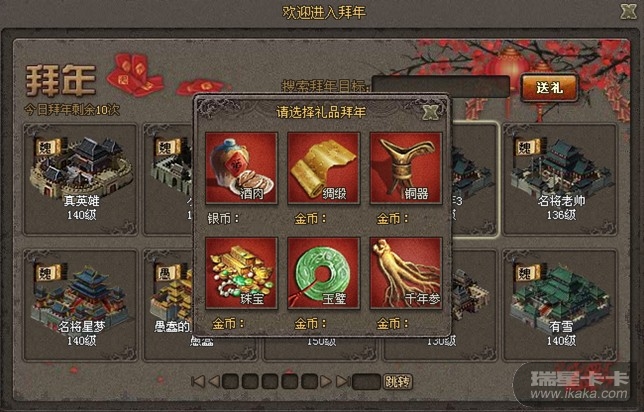Click the 跳转 jump-to-page button

(397, 381)
